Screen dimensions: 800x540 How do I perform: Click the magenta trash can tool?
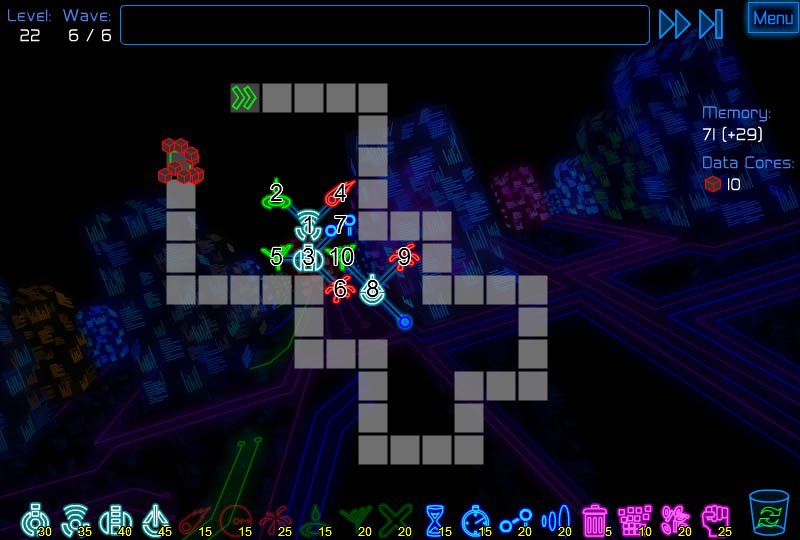click(x=595, y=519)
